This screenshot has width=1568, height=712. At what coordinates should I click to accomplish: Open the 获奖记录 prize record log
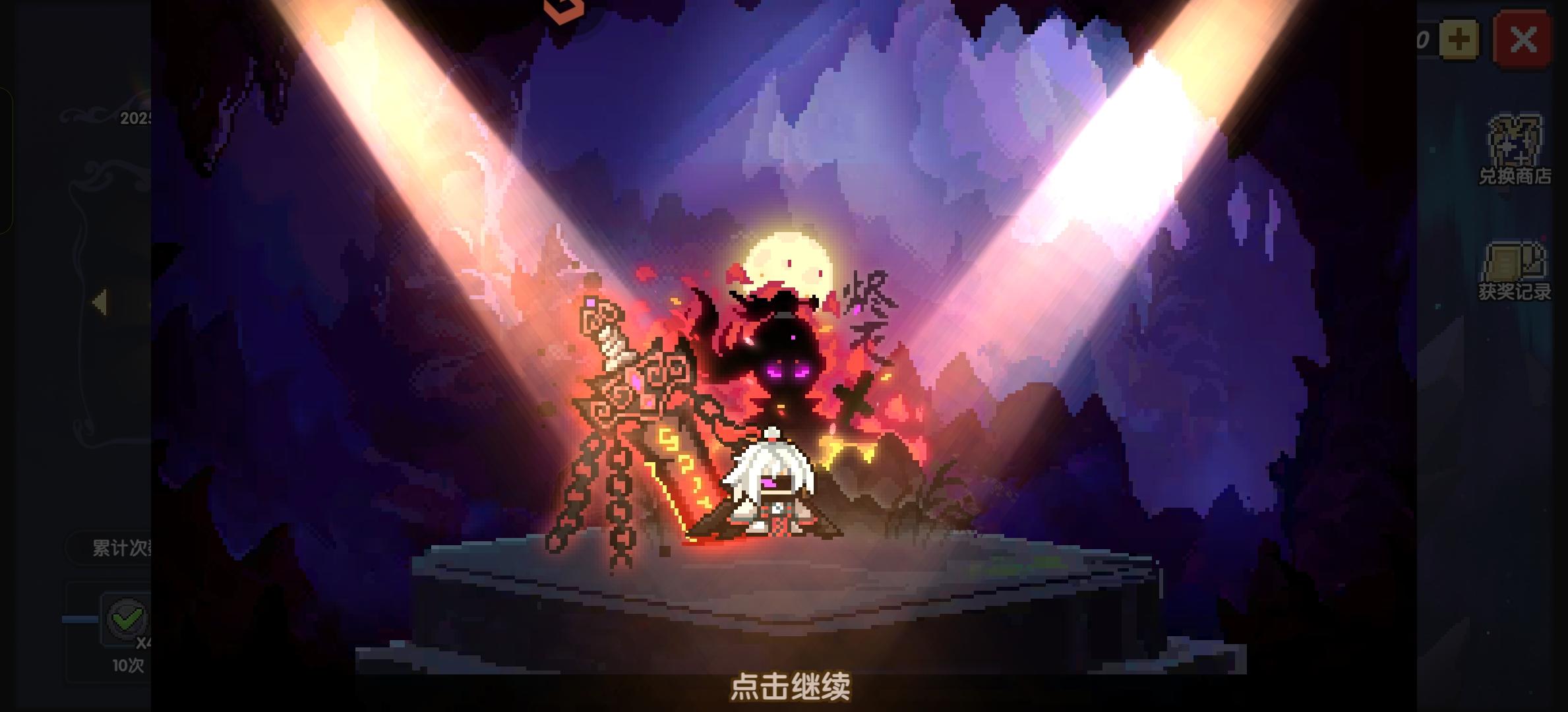click(x=1517, y=270)
